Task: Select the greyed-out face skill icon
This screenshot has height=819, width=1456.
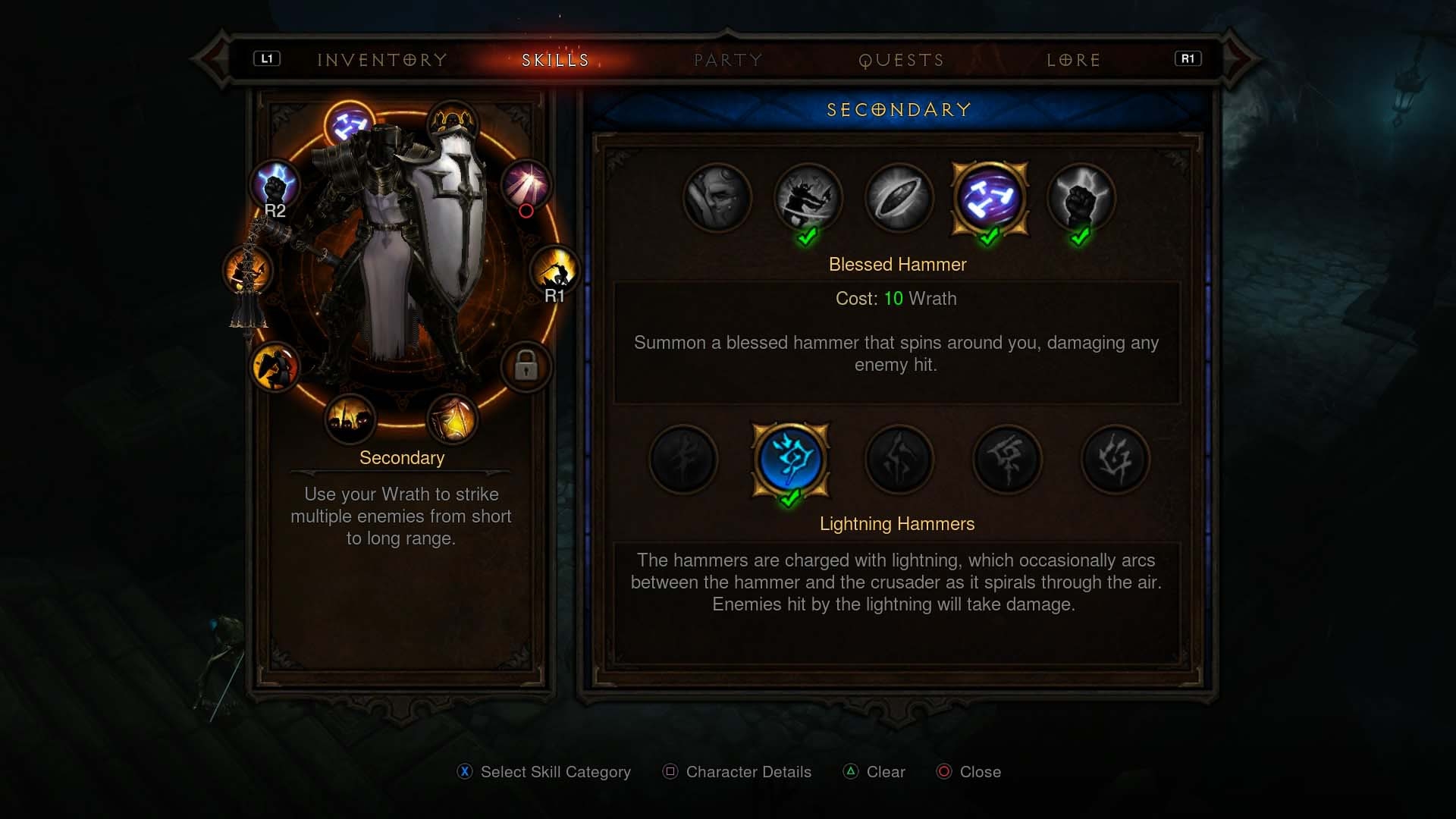Action: click(717, 198)
